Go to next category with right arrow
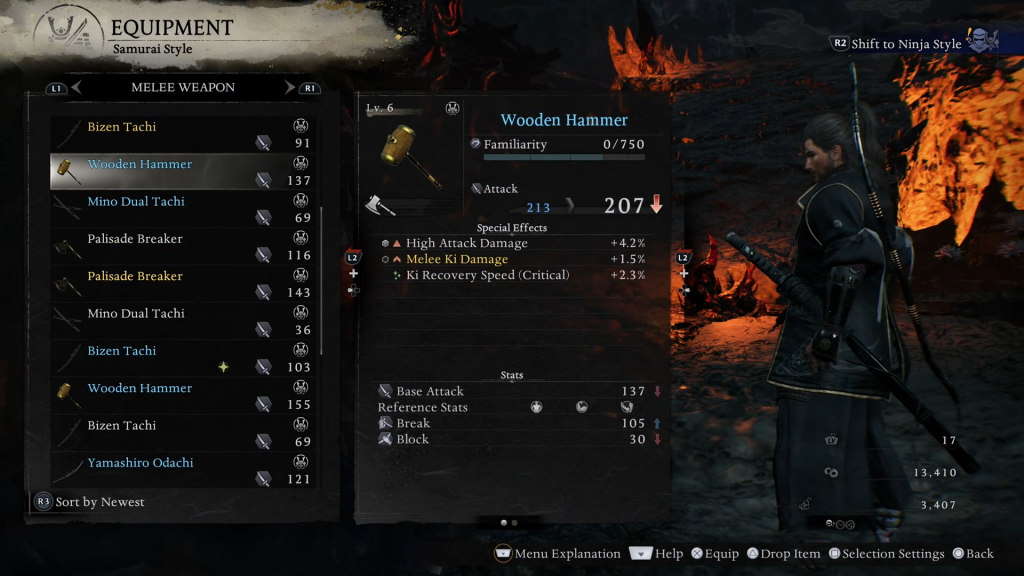This screenshot has width=1024, height=576. tap(290, 88)
